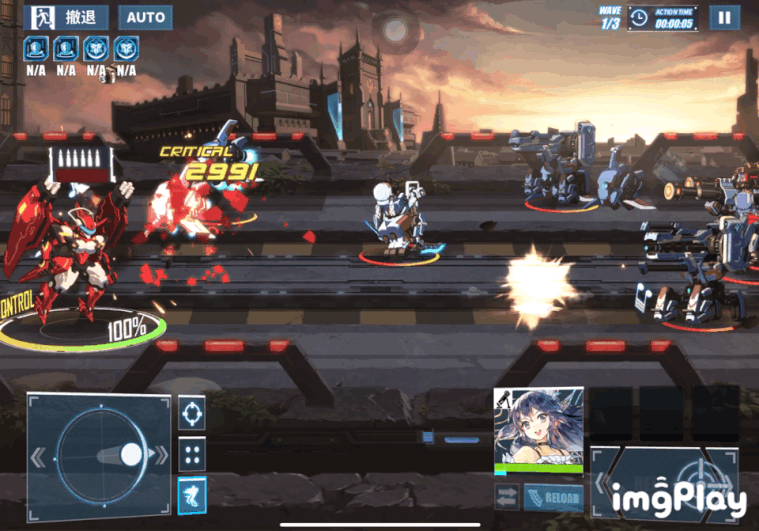Tap the 撤退 retreat button
The height and width of the screenshot is (531, 759).
(x=68, y=18)
